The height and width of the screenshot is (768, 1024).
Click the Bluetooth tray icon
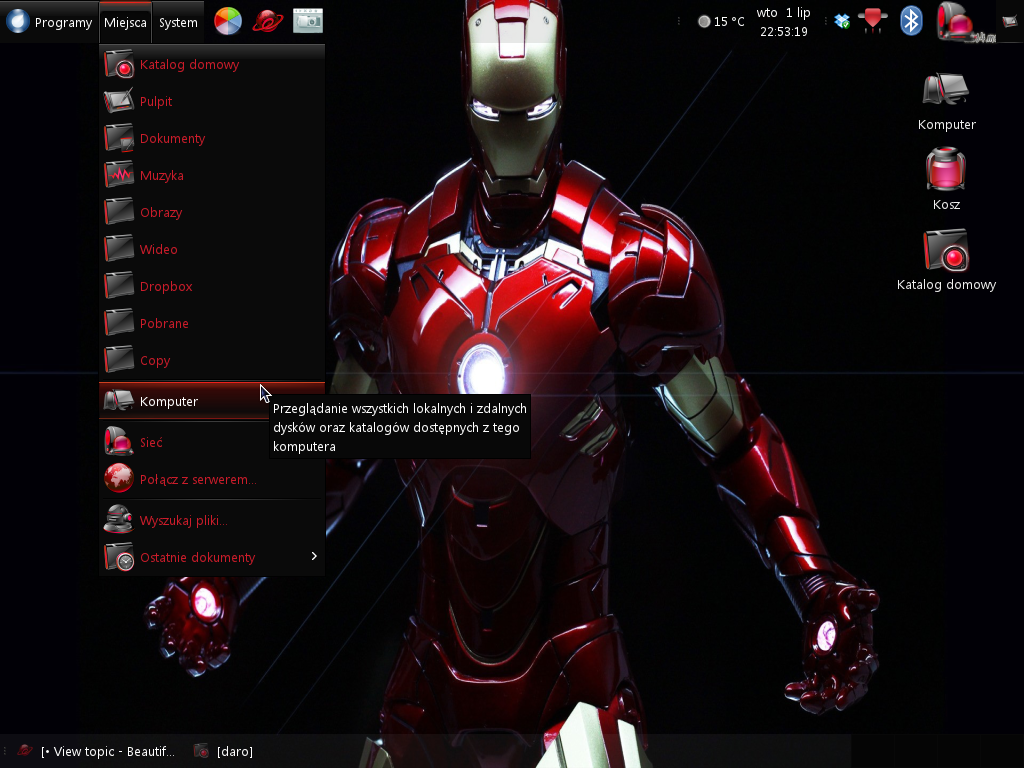click(x=911, y=21)
